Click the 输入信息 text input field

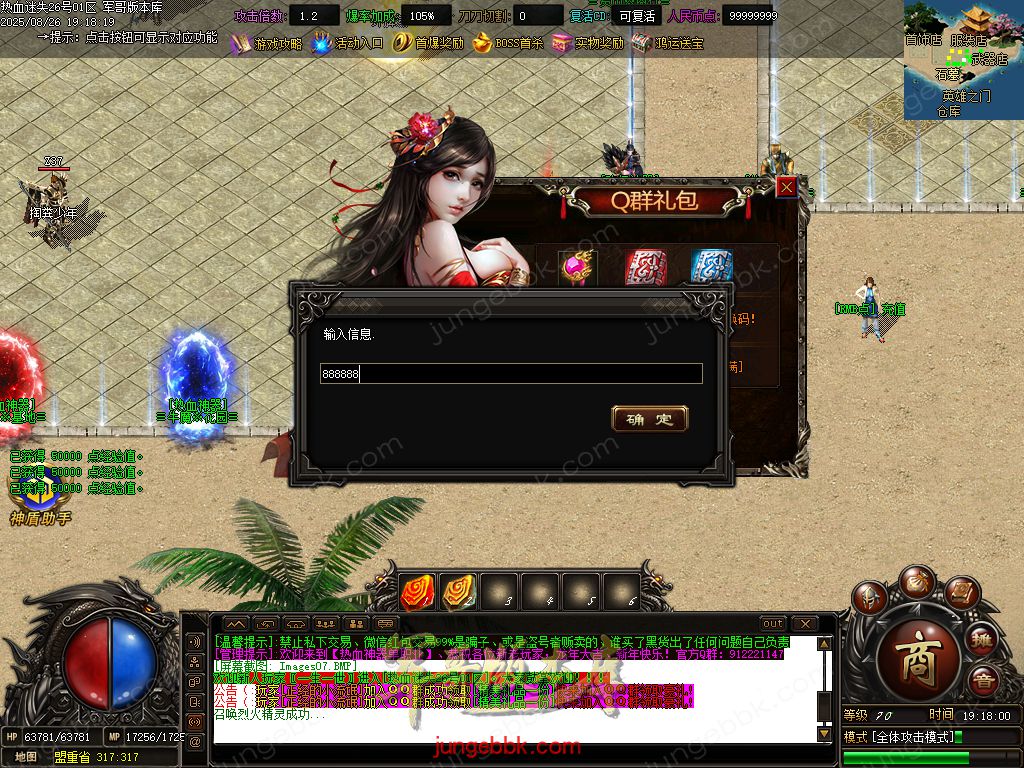click(510, 374)
